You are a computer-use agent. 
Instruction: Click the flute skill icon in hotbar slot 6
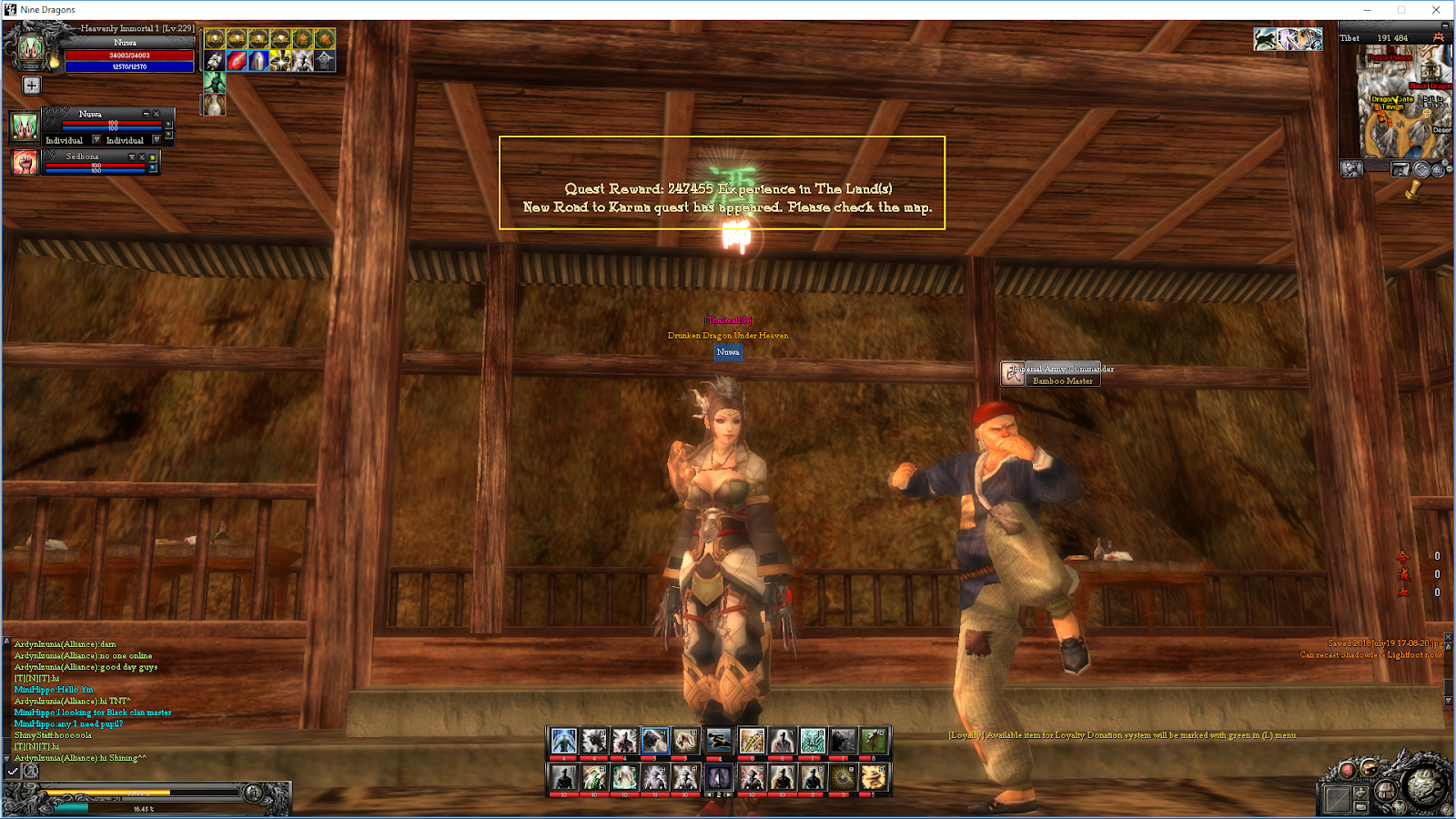pos(752,741)
